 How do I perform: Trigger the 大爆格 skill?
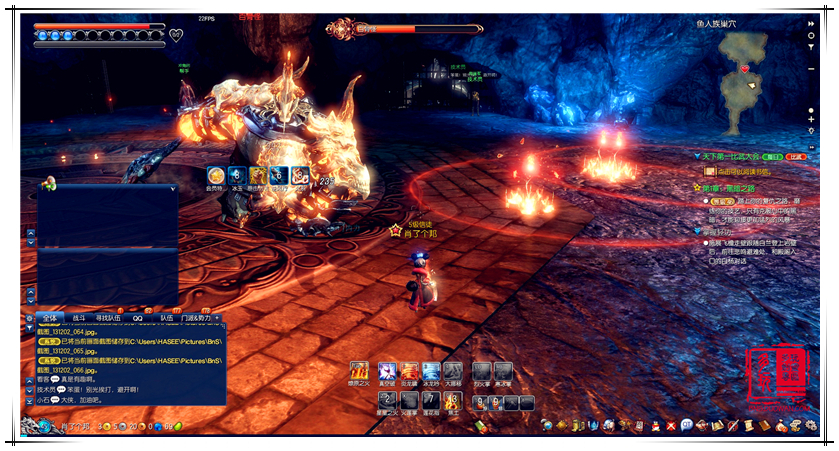(x=453, y=371)
